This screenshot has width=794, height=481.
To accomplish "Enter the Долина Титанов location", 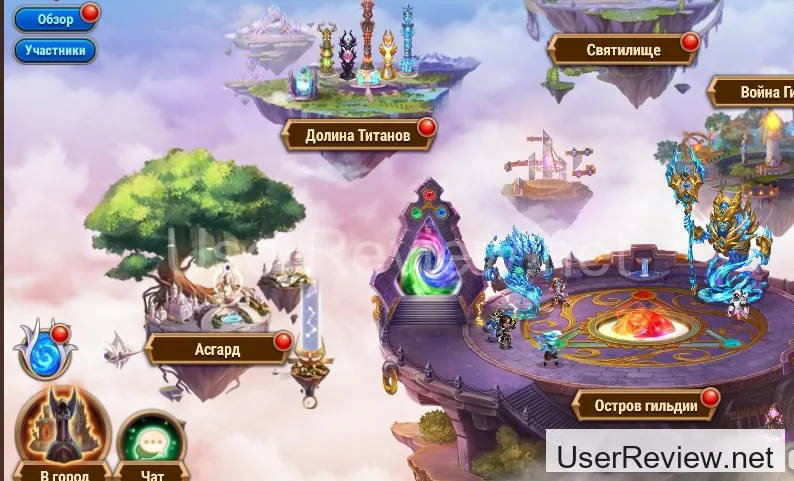I will [357, 135].
